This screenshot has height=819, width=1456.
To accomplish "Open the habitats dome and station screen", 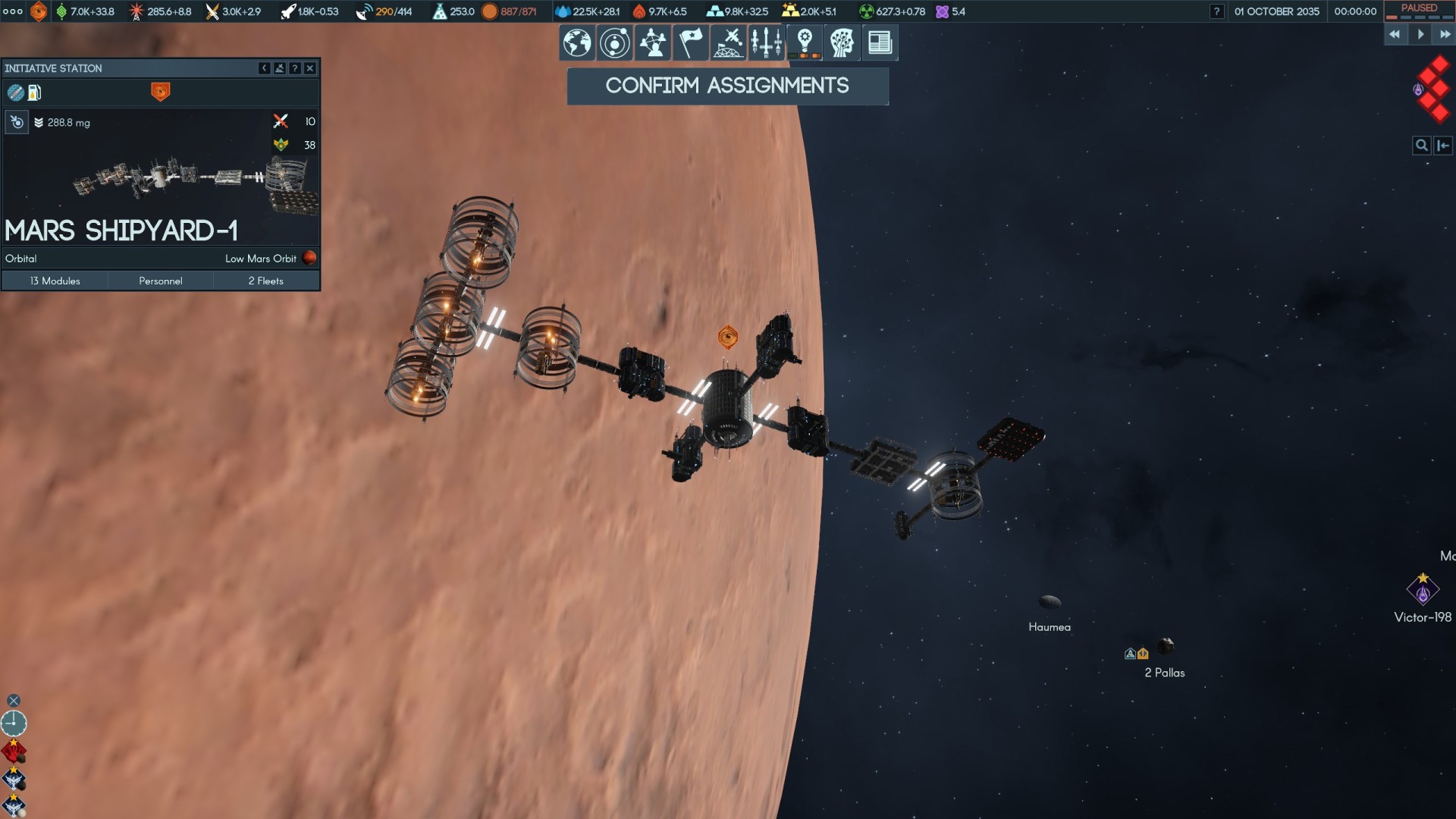I will [728, 42].
